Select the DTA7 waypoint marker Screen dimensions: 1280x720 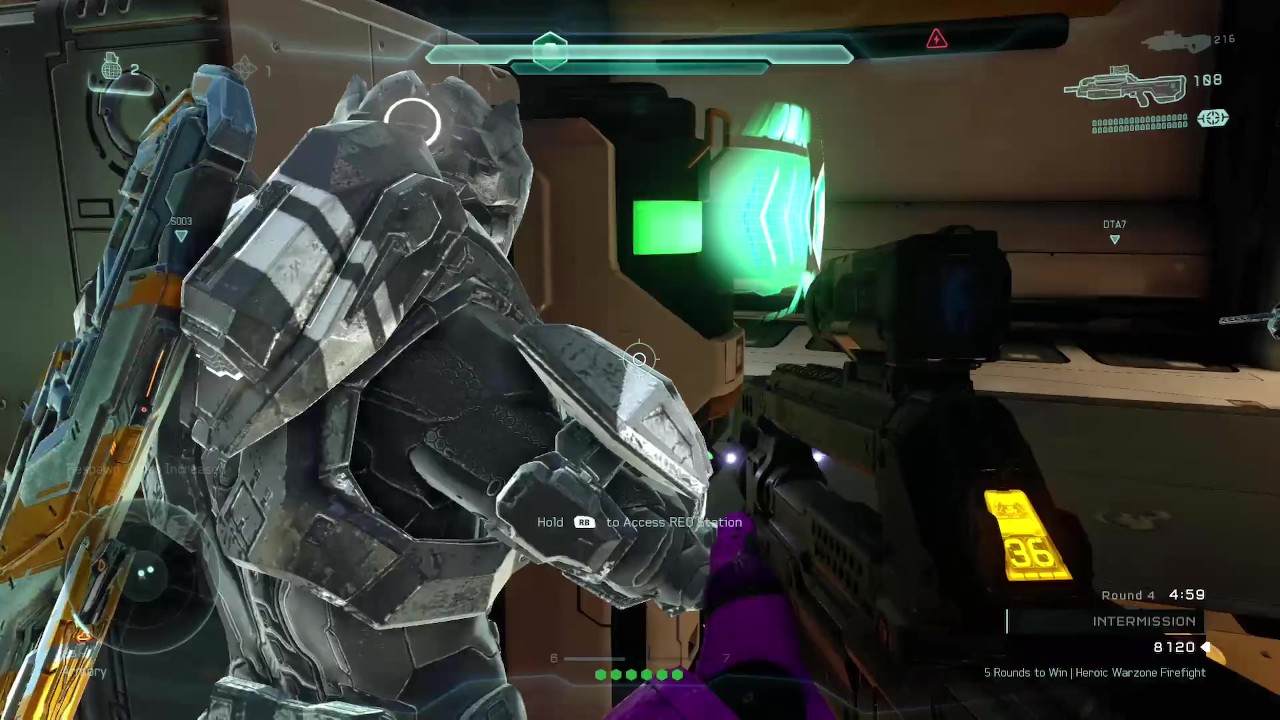coord(1114,238)
